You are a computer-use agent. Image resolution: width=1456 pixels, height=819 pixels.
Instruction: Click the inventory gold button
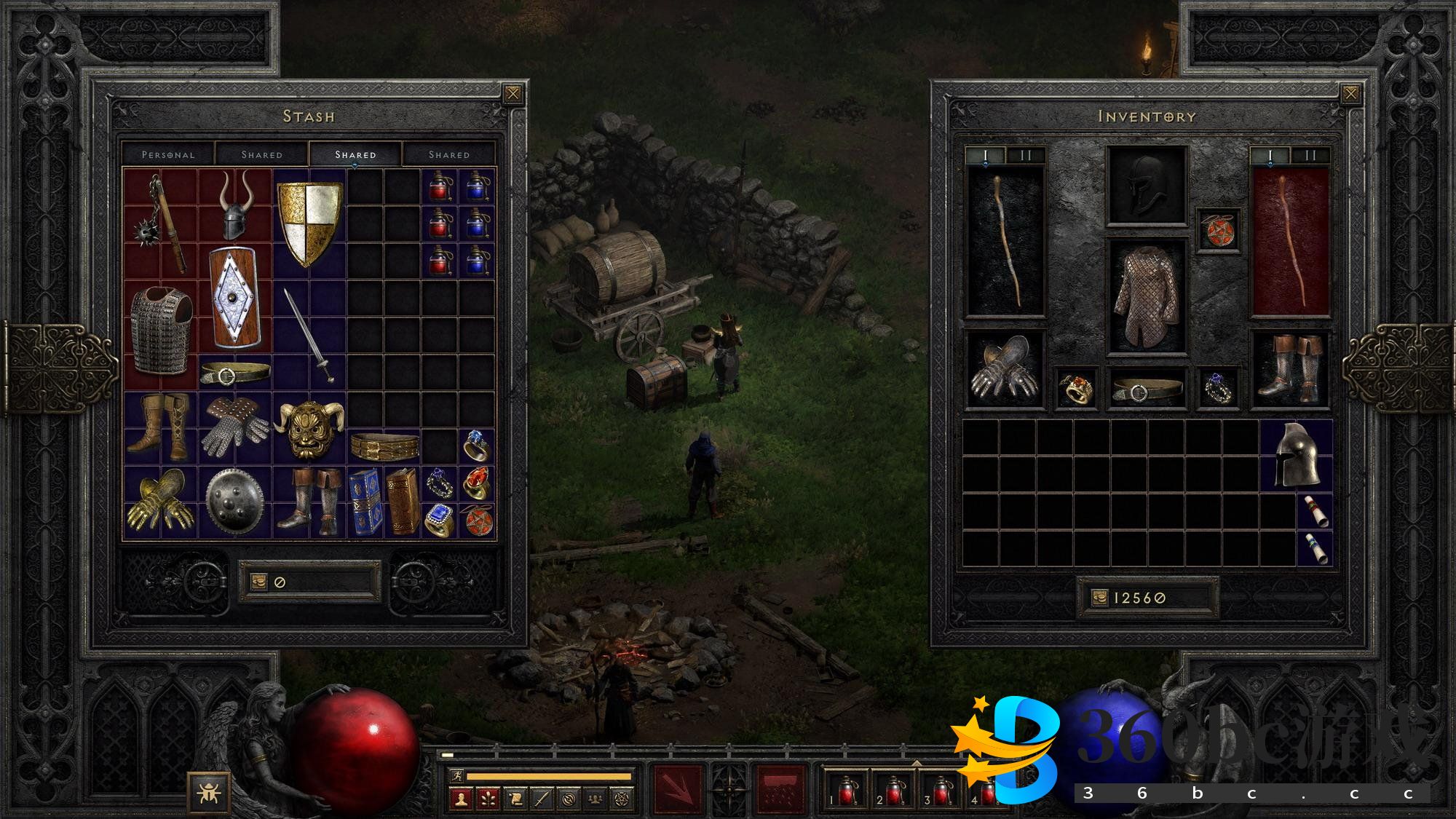click(1099, 598)
